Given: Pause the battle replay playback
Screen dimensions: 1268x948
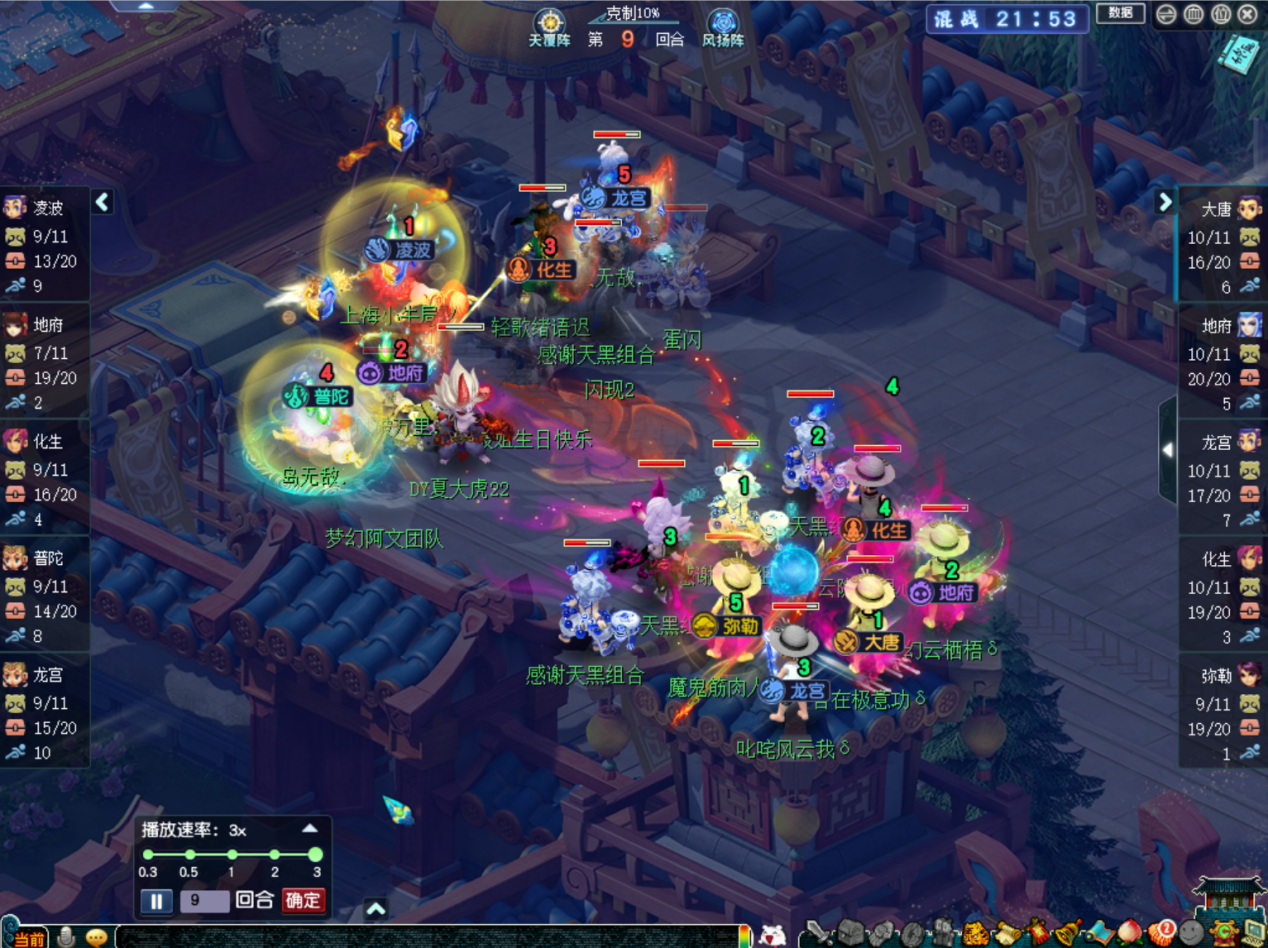Looking at the screenshot, I should (156, 900).
